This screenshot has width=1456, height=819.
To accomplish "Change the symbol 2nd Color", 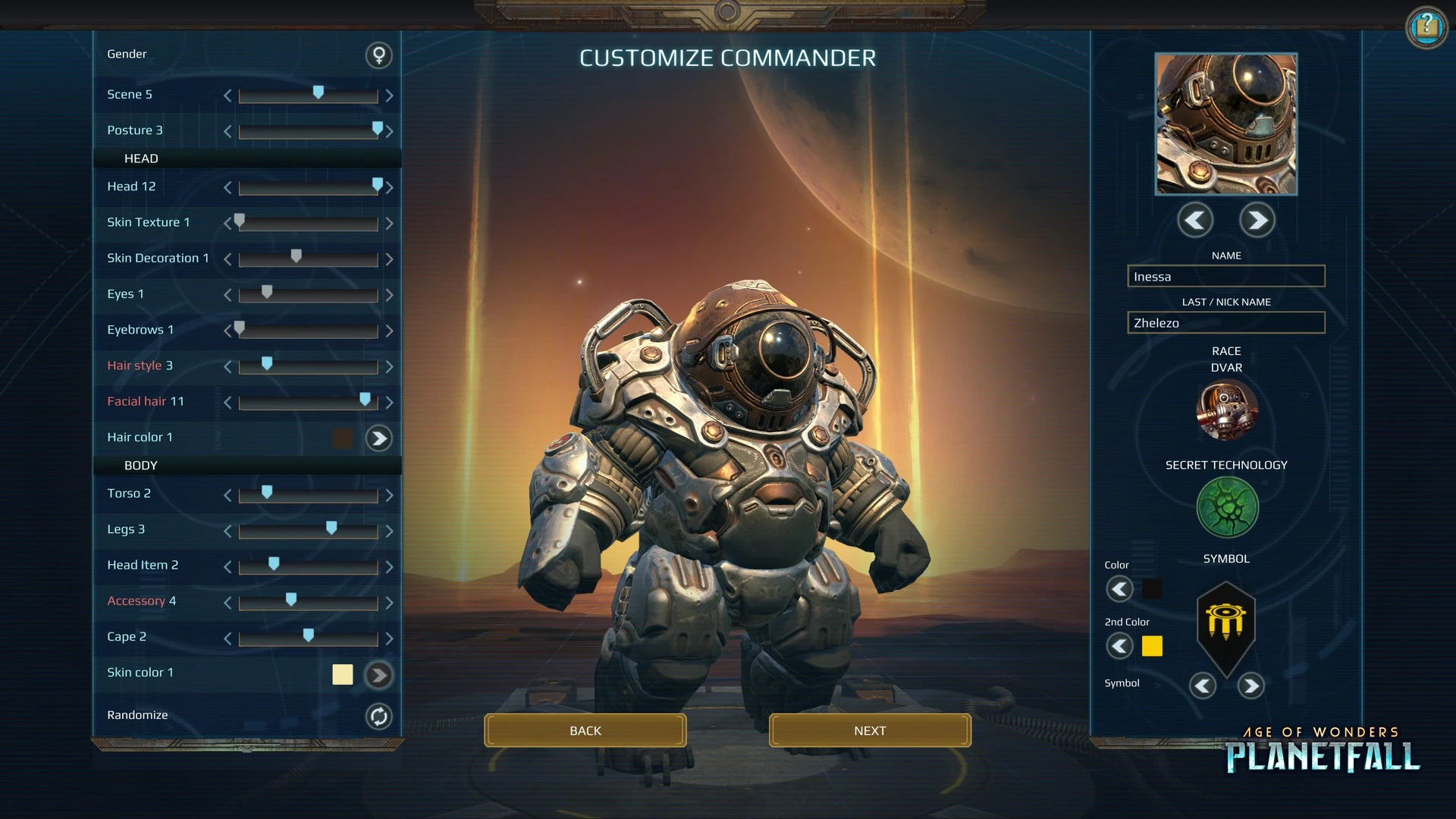I will click(1119, 646).
